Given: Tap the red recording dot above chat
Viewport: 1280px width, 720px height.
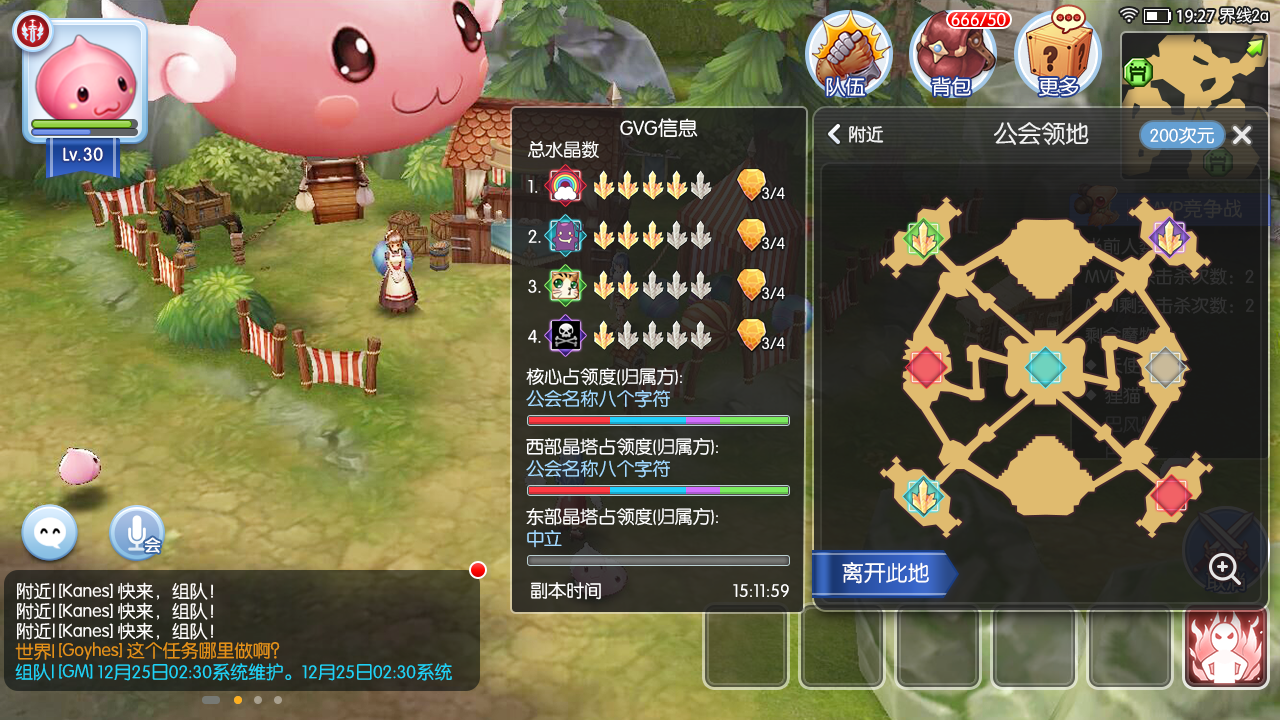Looking at the screenshot, I should (x=477, y=570).
